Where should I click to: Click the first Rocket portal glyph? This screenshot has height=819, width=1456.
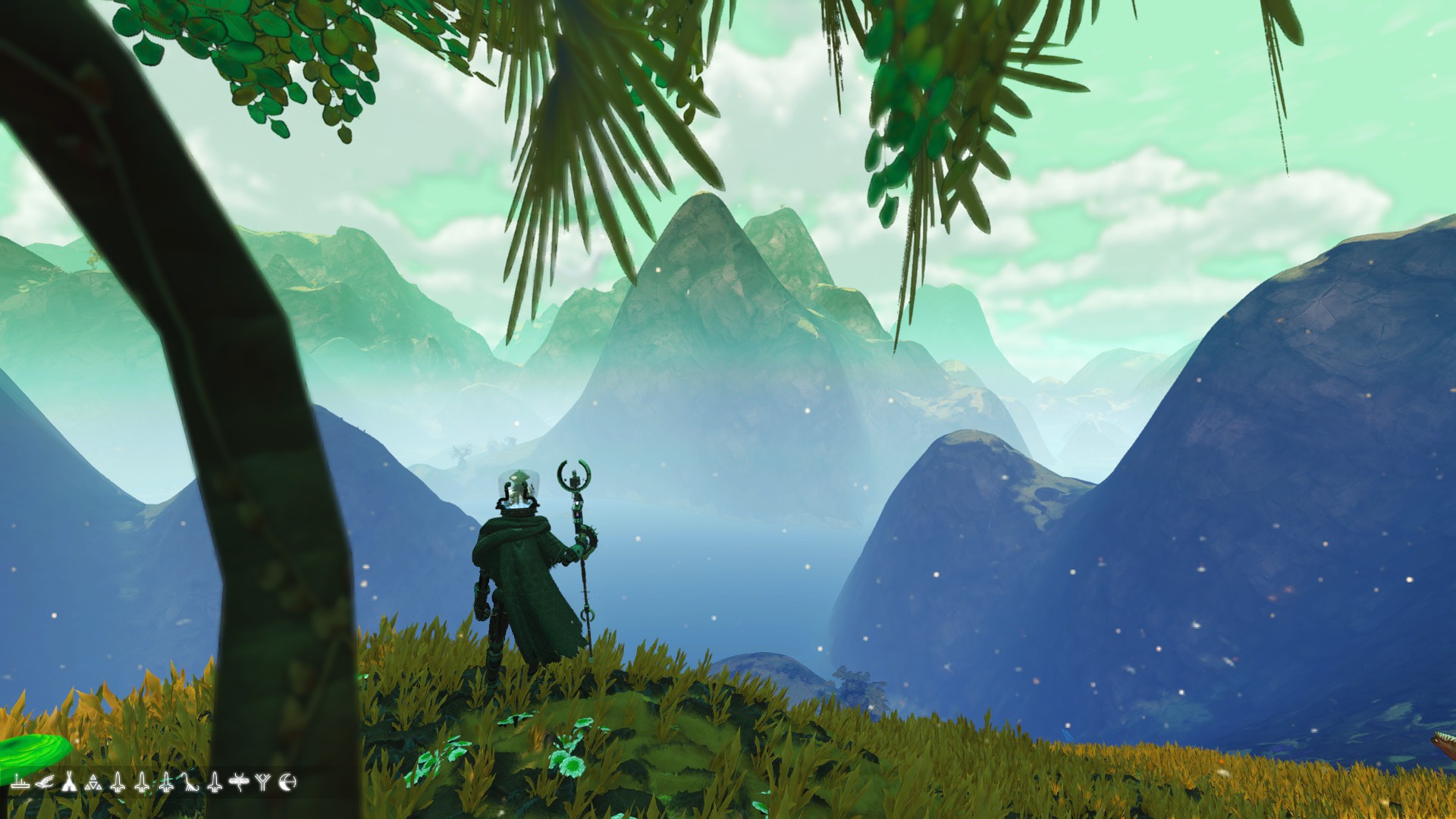pyautogui.click(x=118, y=783)
